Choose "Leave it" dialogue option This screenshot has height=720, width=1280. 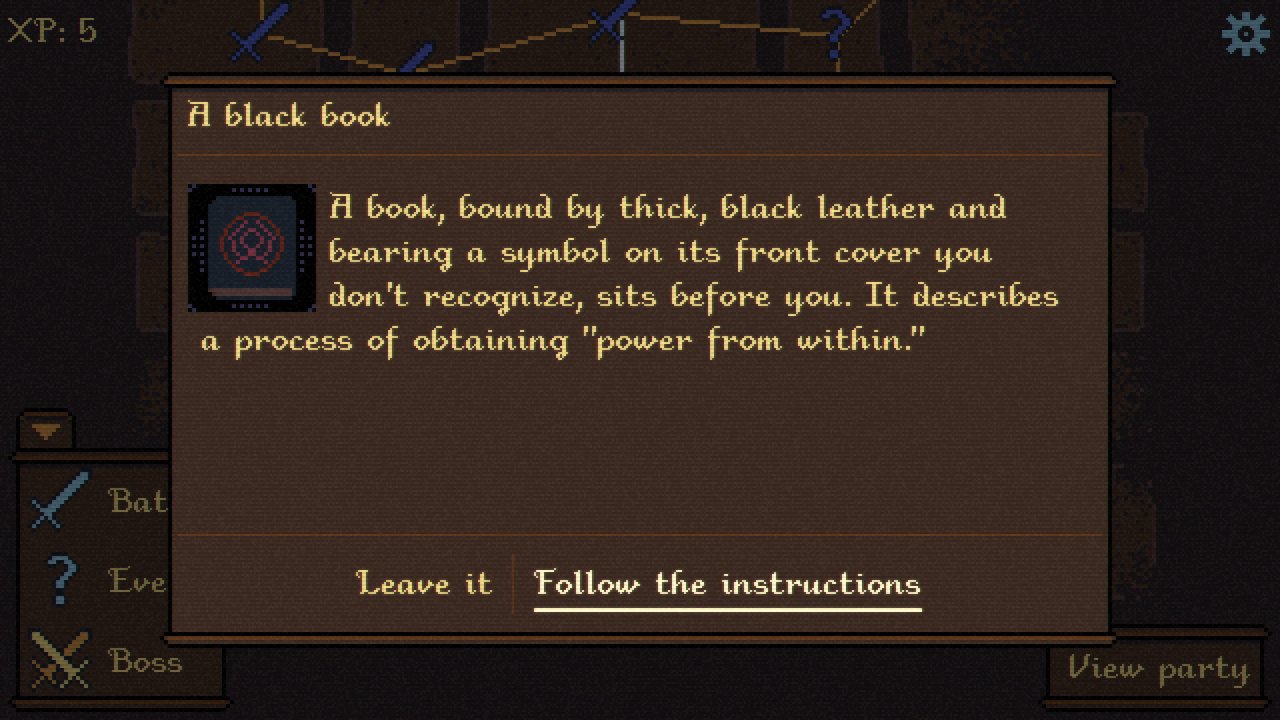click(424, 583)
